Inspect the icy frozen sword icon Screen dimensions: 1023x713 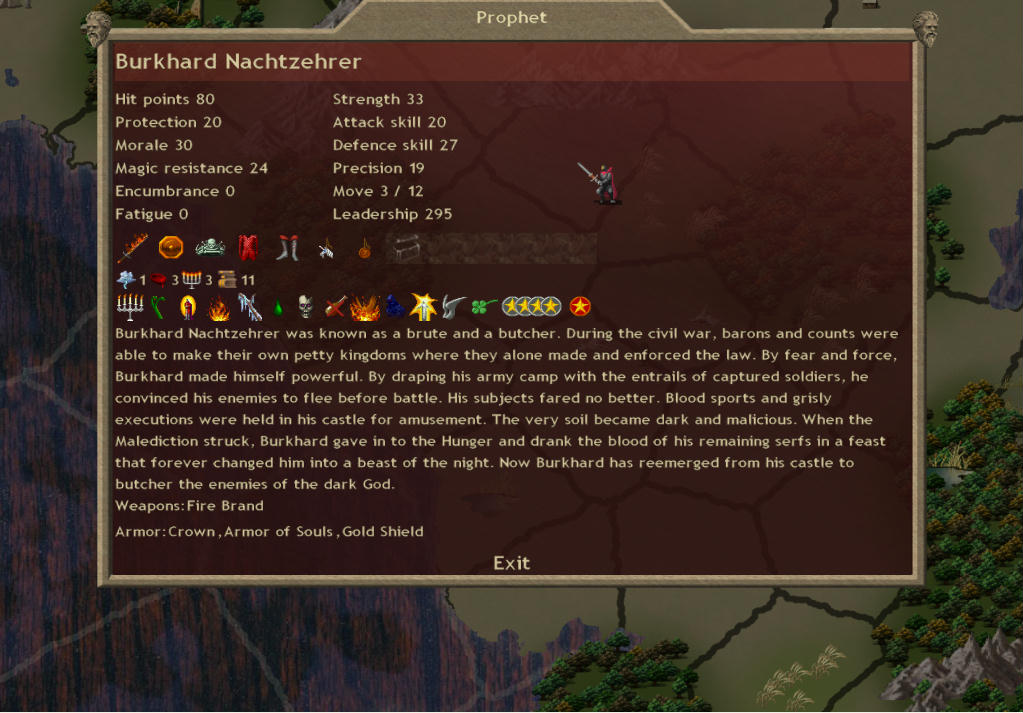point(249,307)
